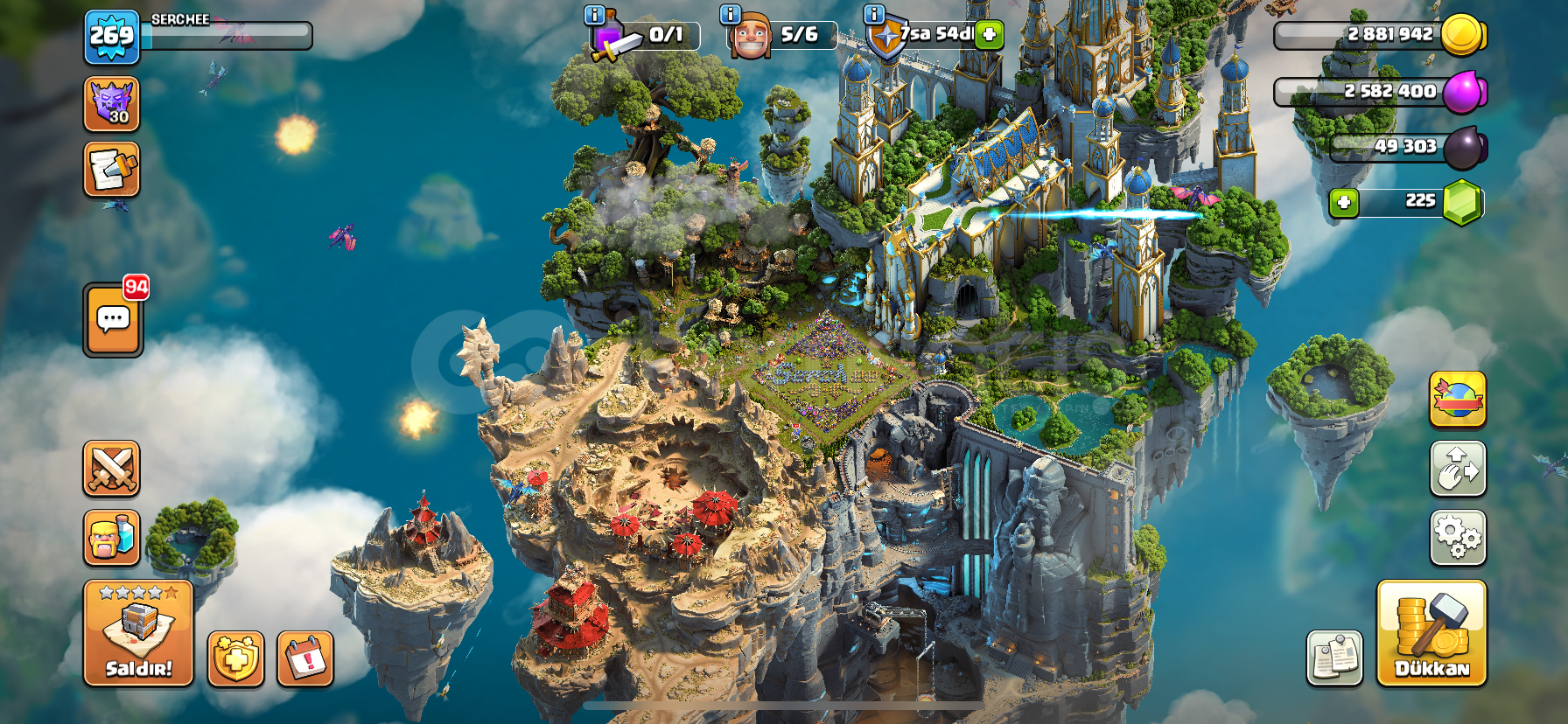Viewport: 1568px width, 724px height.
Task: Open the crossed swords clan war button
Action: pos(111,469)
